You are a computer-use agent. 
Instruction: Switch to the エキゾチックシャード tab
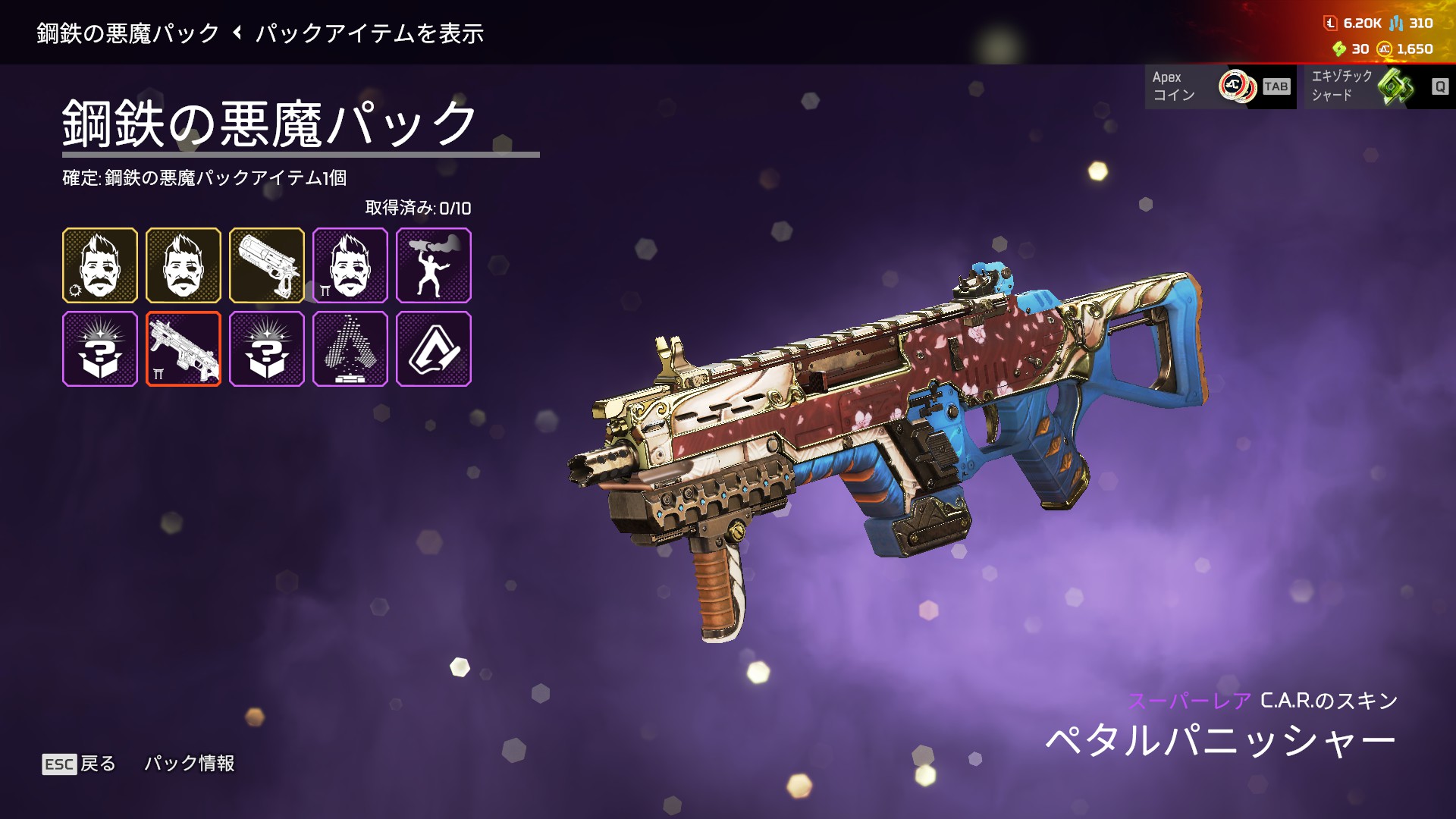coord(1376,86)
